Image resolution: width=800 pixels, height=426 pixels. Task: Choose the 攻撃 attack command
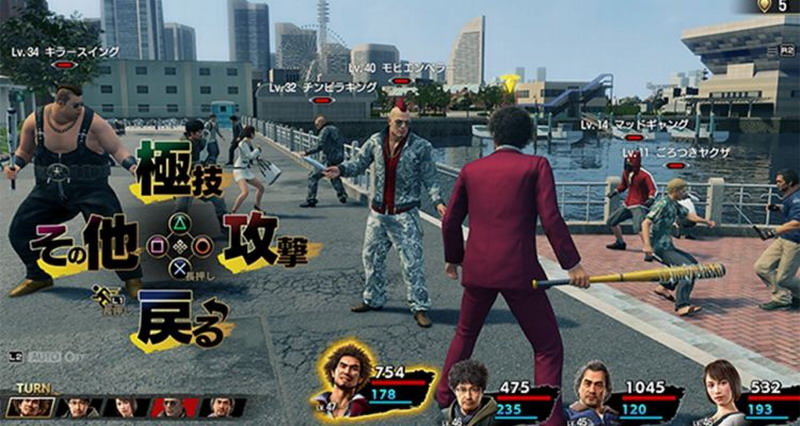point(264,246)
